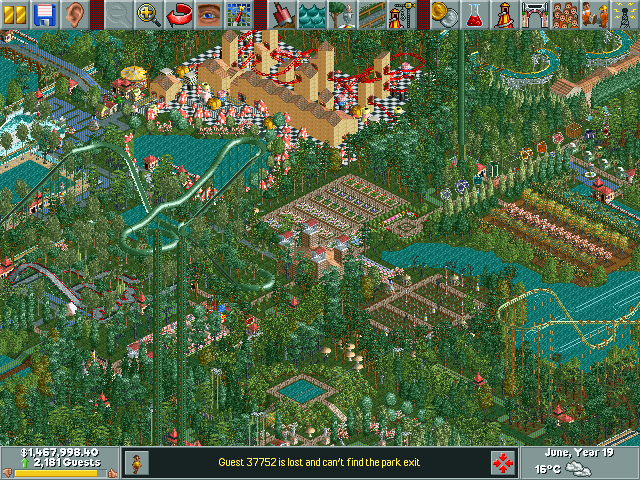640x480 pixels.
Task: Open the eye icon view options
Action: [209, 14]
